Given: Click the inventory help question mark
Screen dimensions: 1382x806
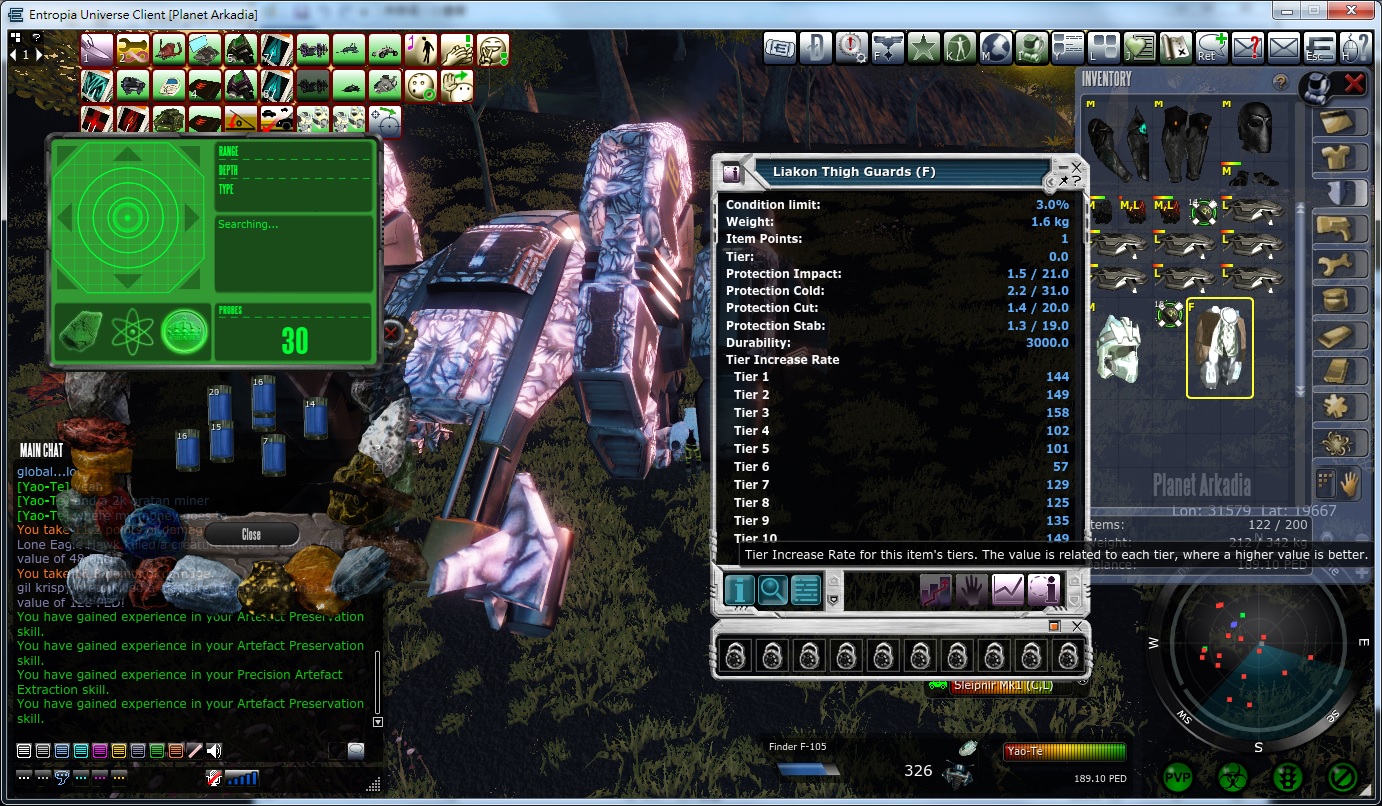Looking at the screenshot, I should click(1279, 83).
